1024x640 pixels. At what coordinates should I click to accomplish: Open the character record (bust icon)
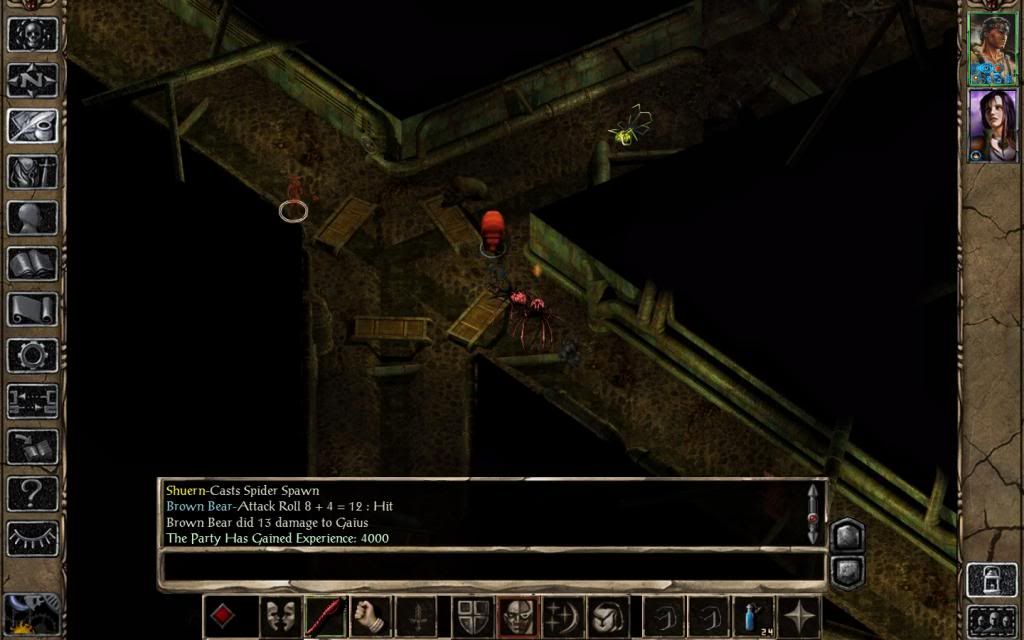coord(32,218)
